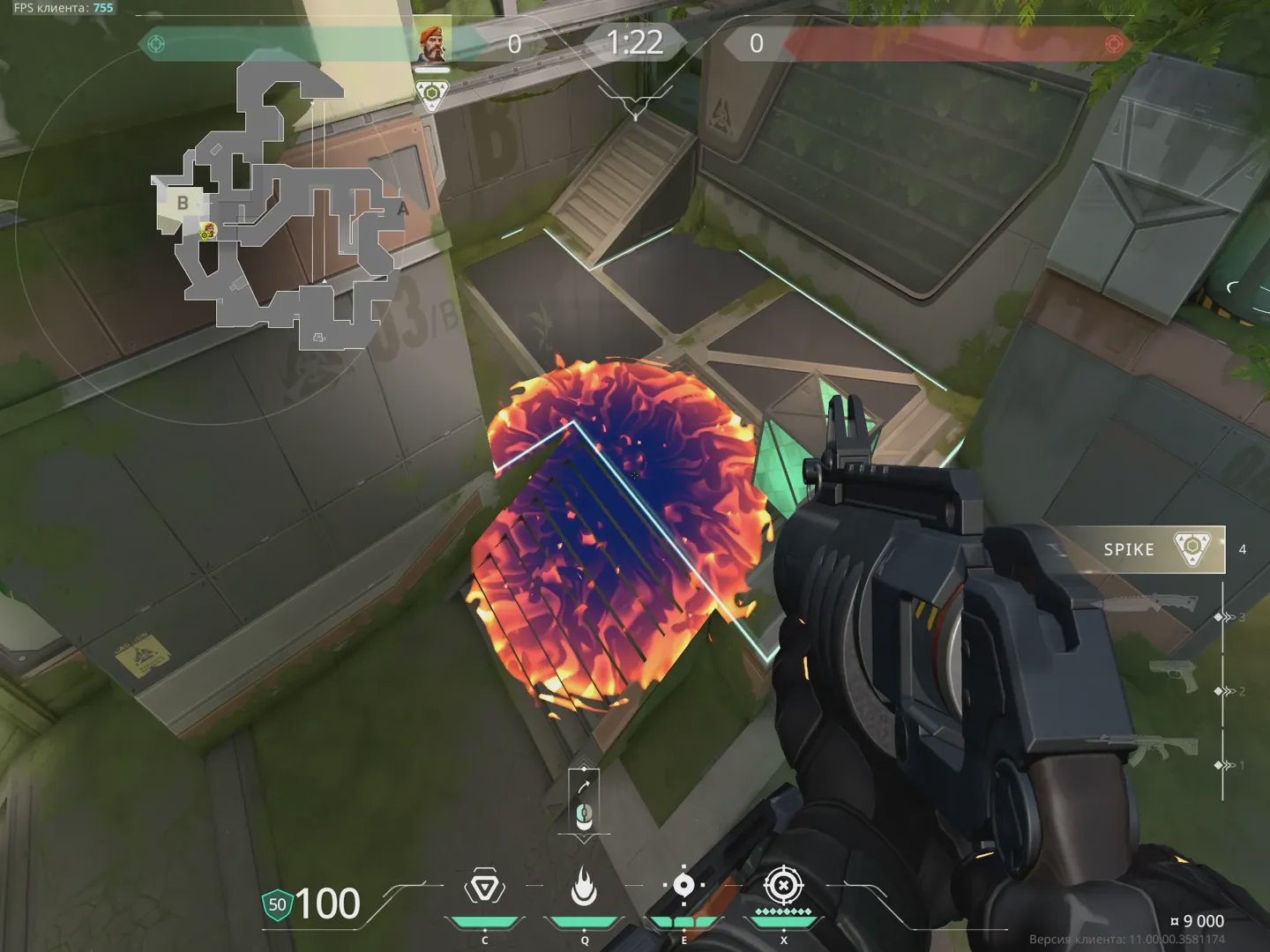This screenshot has height=952, width=1270.
Task: Trigger the Orbital Strike ultimate icon
Action: [x=783, y=886]
